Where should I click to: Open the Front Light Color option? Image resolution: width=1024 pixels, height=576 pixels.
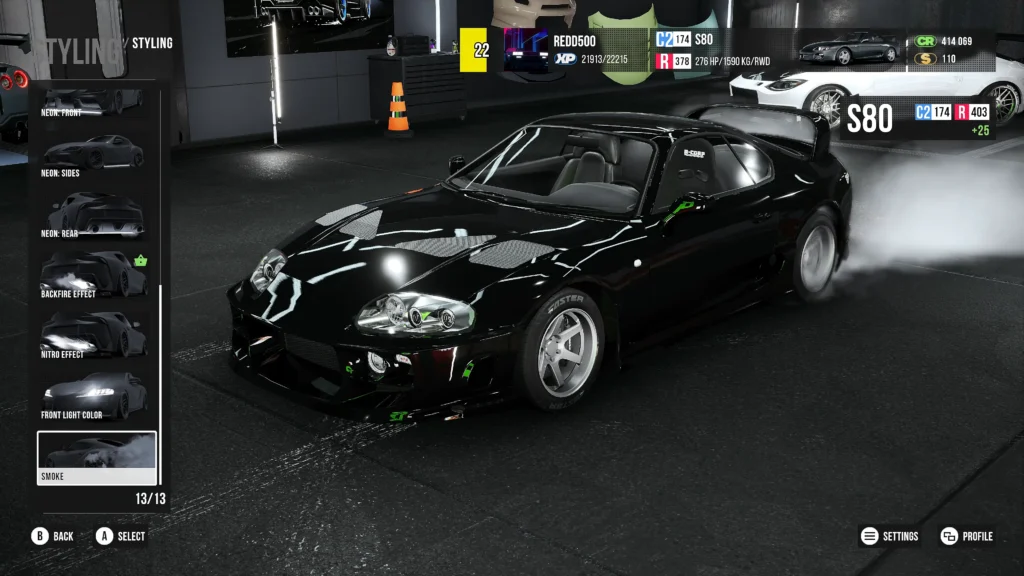click(x=96, y=396)
